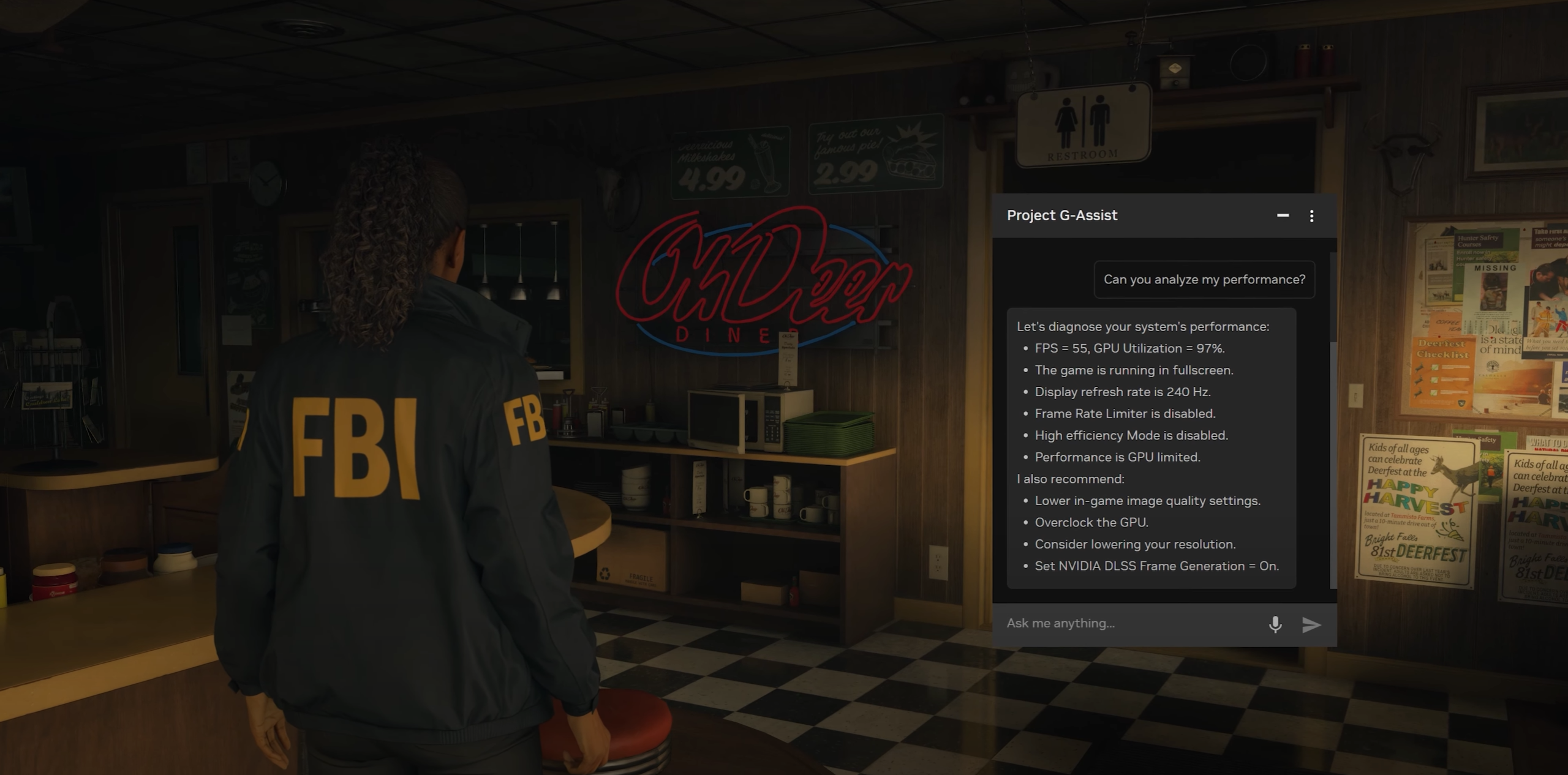Activate the microphone voice input
Image resolution: width=1568 pixels, height=775 pixels.
click(x=1275, y=624)
